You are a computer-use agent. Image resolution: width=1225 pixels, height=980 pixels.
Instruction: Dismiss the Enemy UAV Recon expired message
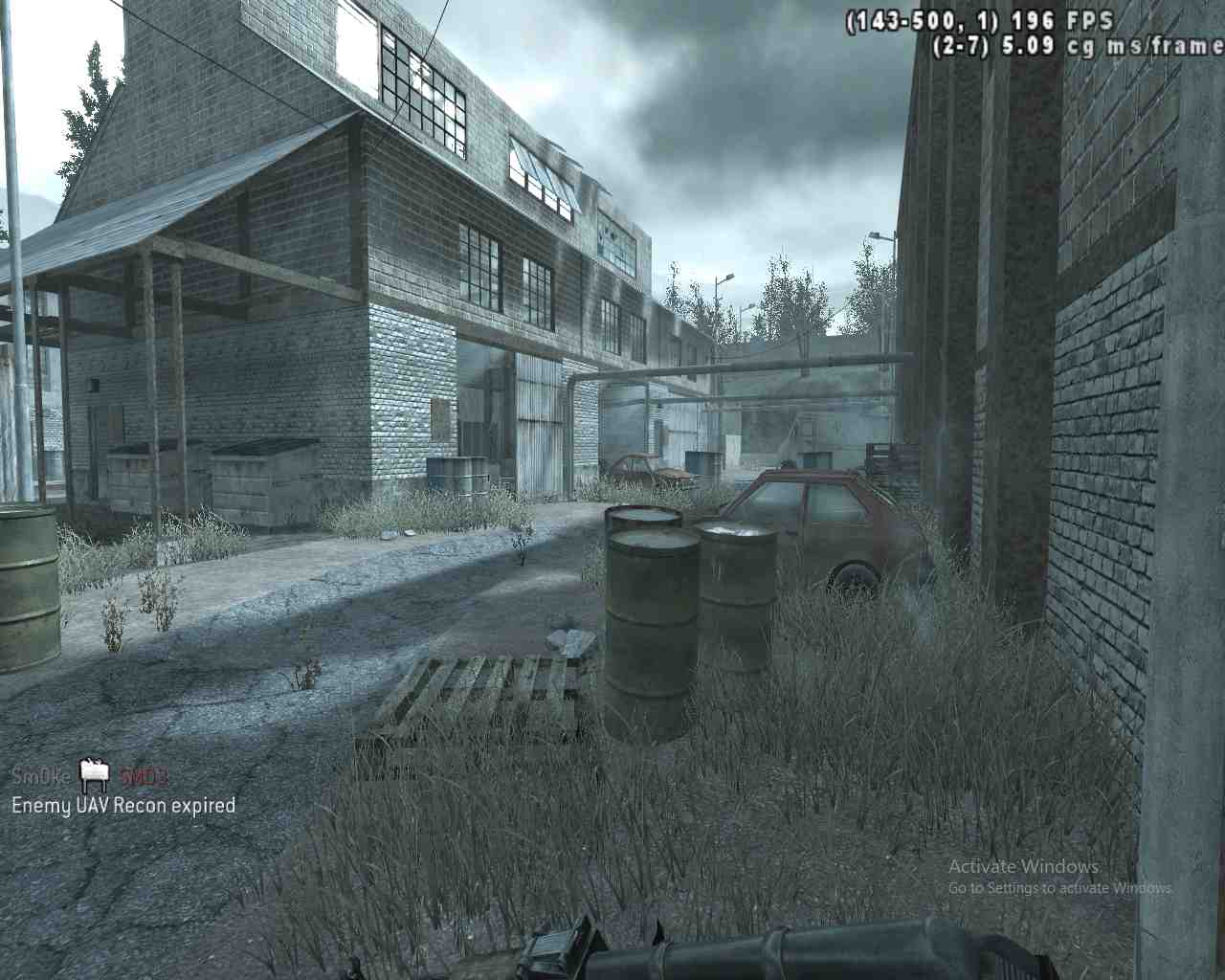pyautogui.click(x=122, y=806)
